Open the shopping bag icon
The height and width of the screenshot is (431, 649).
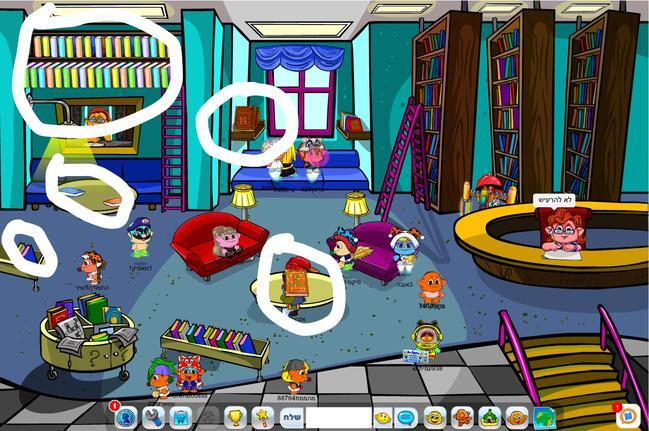180,417
